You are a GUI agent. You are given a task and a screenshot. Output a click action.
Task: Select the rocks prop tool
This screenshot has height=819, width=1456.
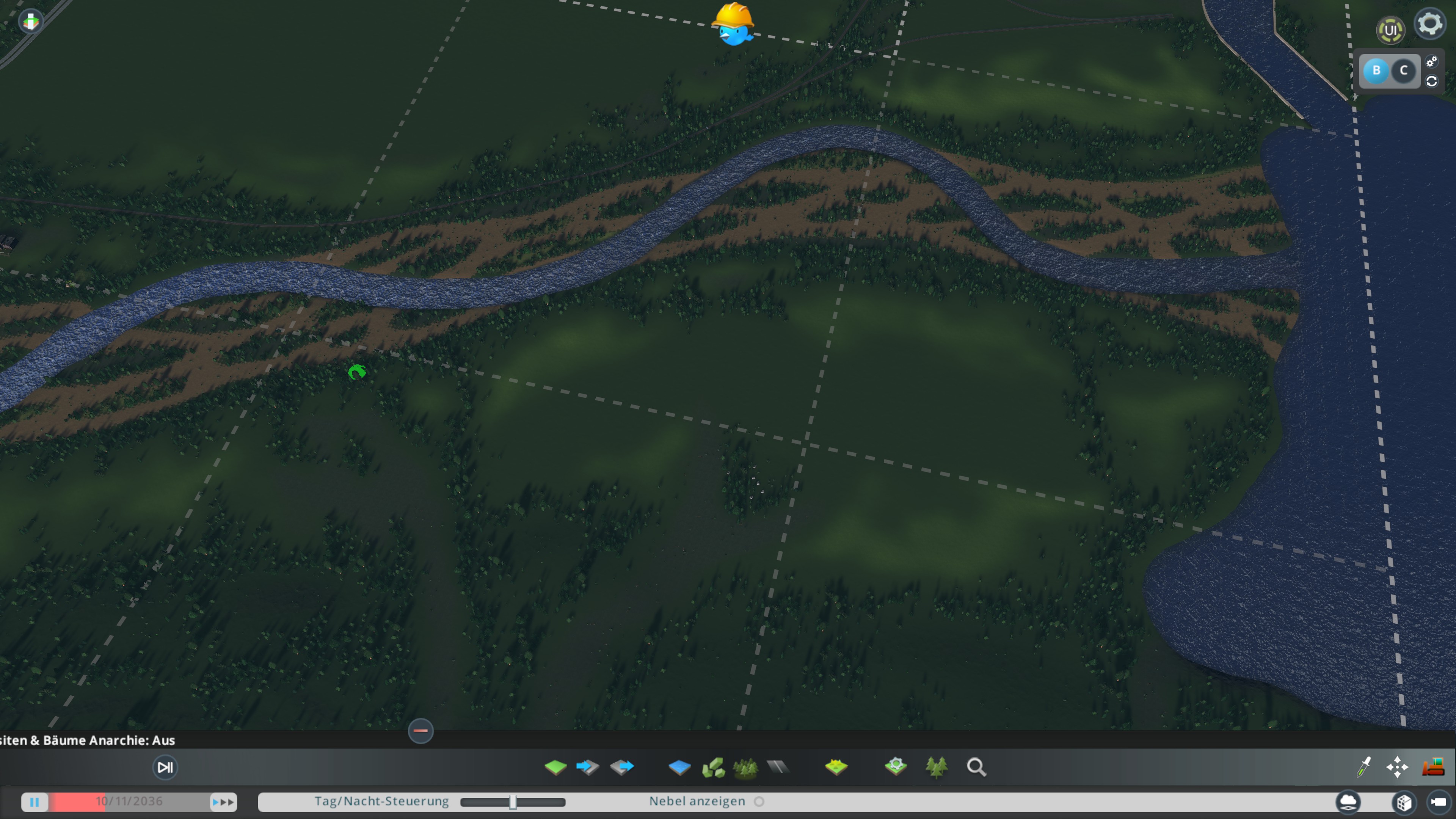point(713,767)
